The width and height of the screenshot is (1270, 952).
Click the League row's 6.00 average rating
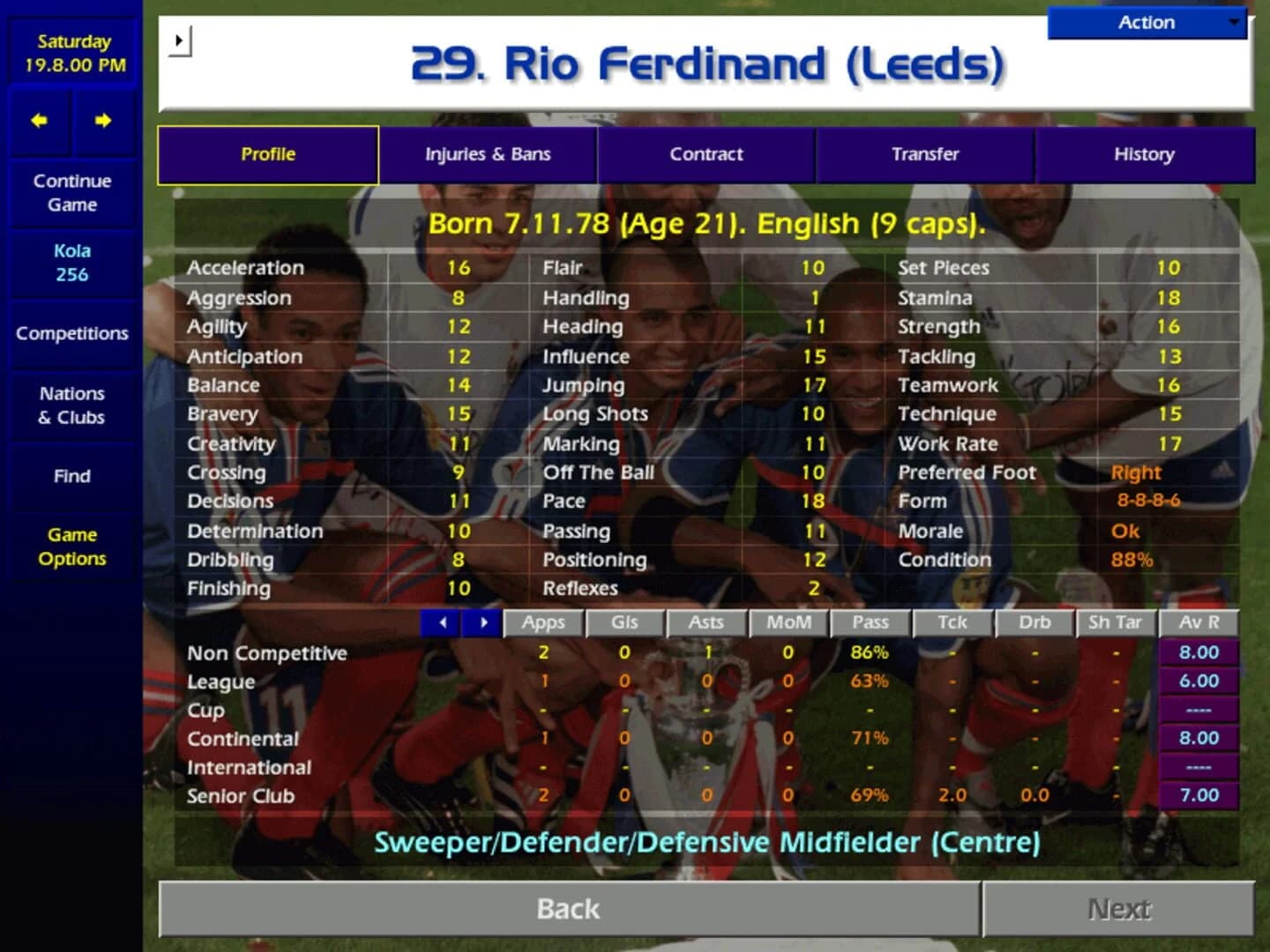[x=1198, y=681]
